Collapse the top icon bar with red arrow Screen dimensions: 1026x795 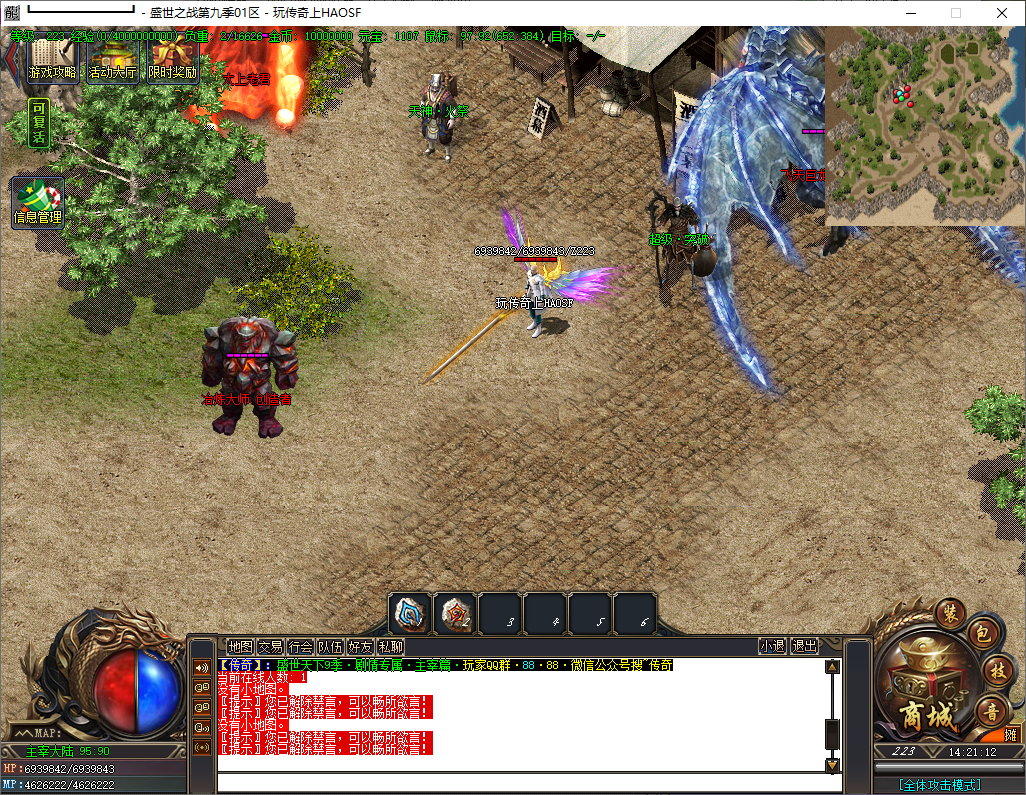click(x=11, y=60)
